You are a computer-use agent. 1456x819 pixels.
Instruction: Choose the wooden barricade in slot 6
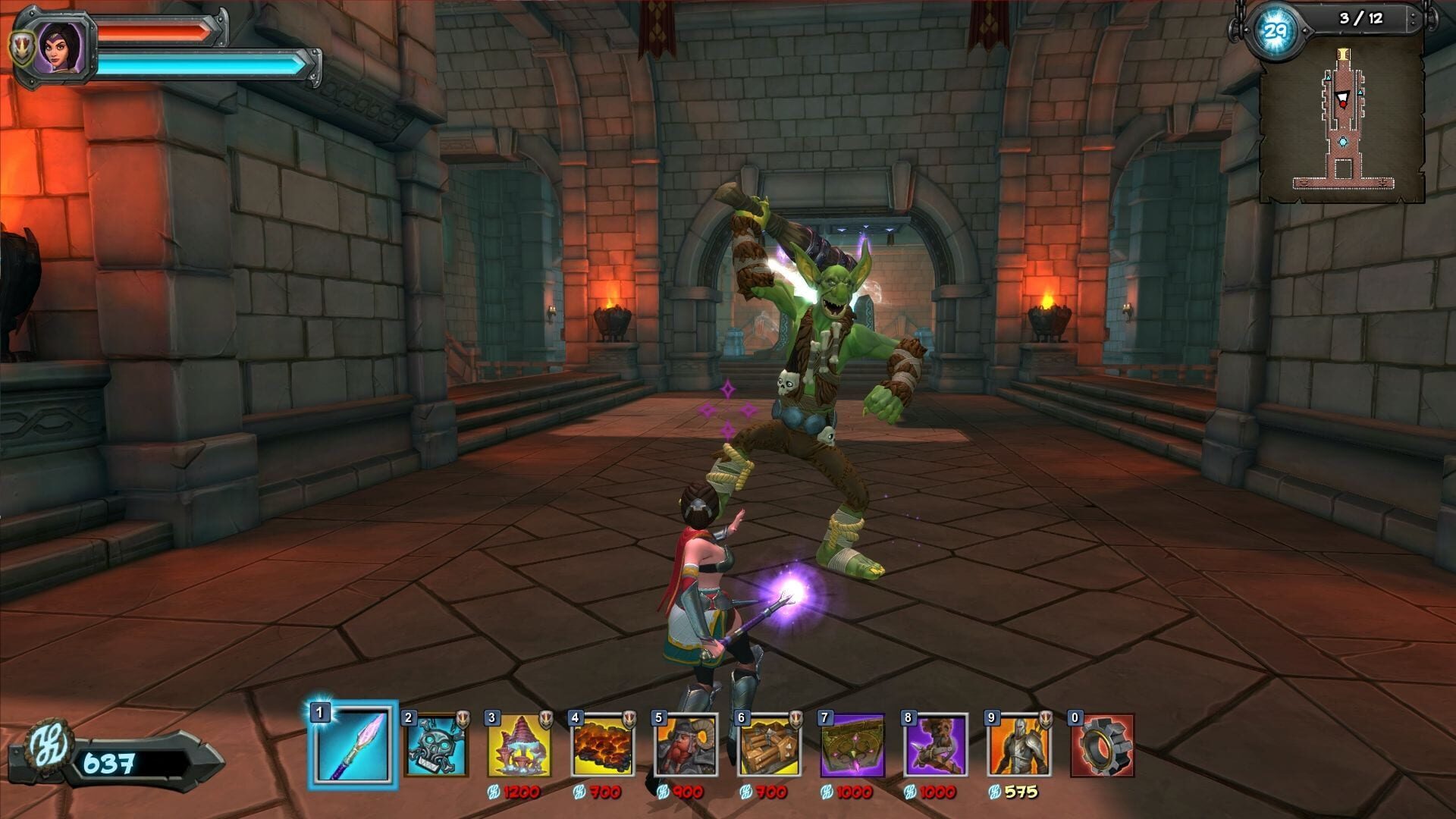coord(769,745)
